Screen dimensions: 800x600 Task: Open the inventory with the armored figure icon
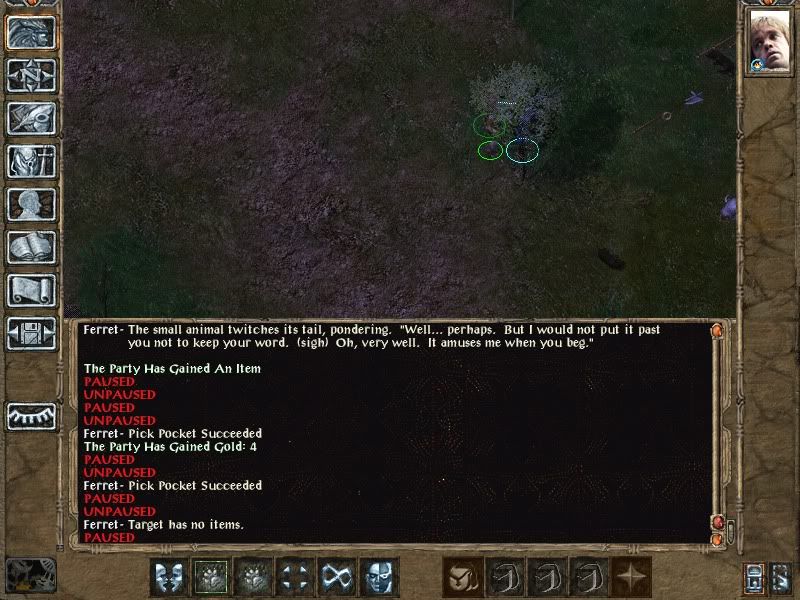31,161
